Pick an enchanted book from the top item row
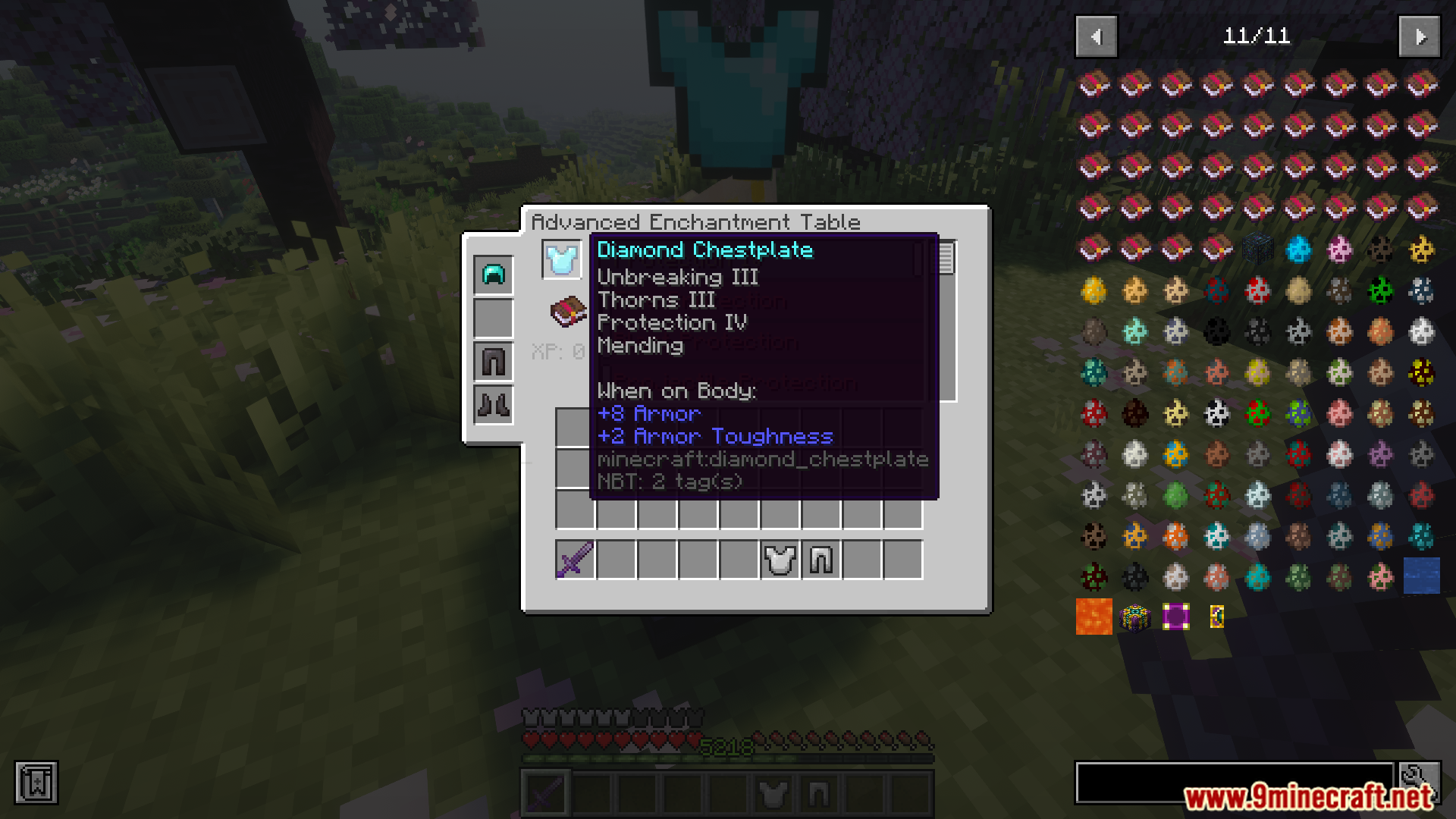 pyautogui.click(x=1094, y=83)
